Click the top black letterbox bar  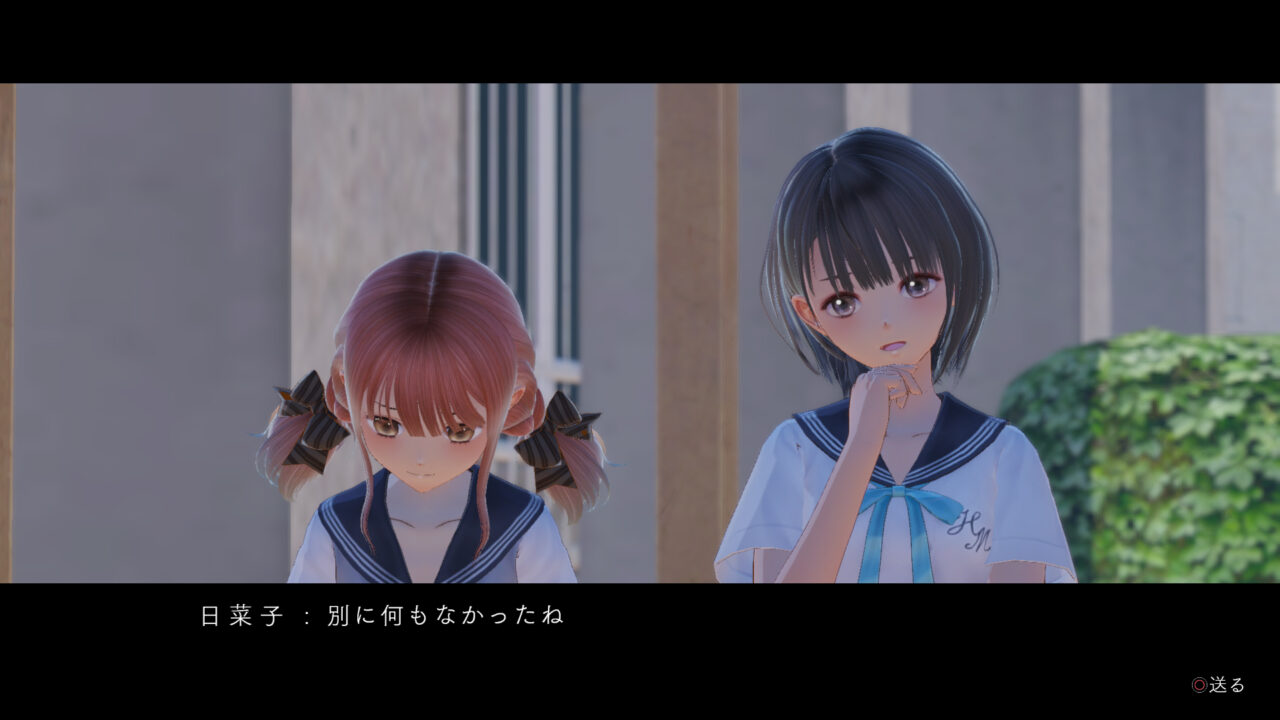coord(640,40)
